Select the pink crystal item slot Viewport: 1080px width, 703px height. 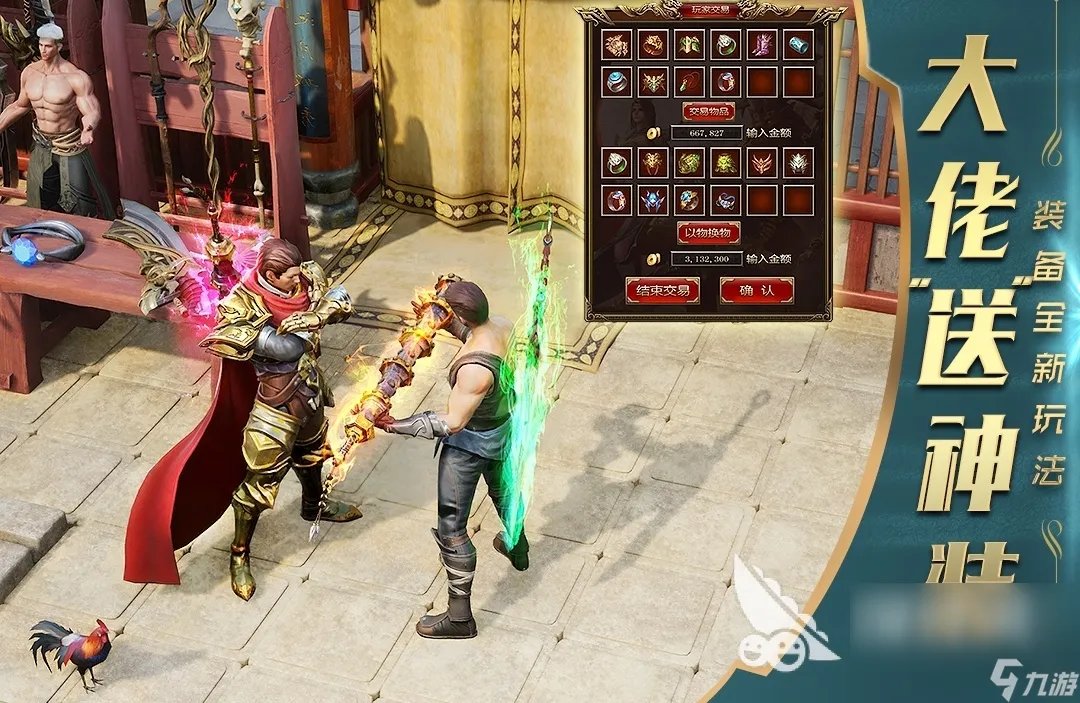tap(763, 45)
